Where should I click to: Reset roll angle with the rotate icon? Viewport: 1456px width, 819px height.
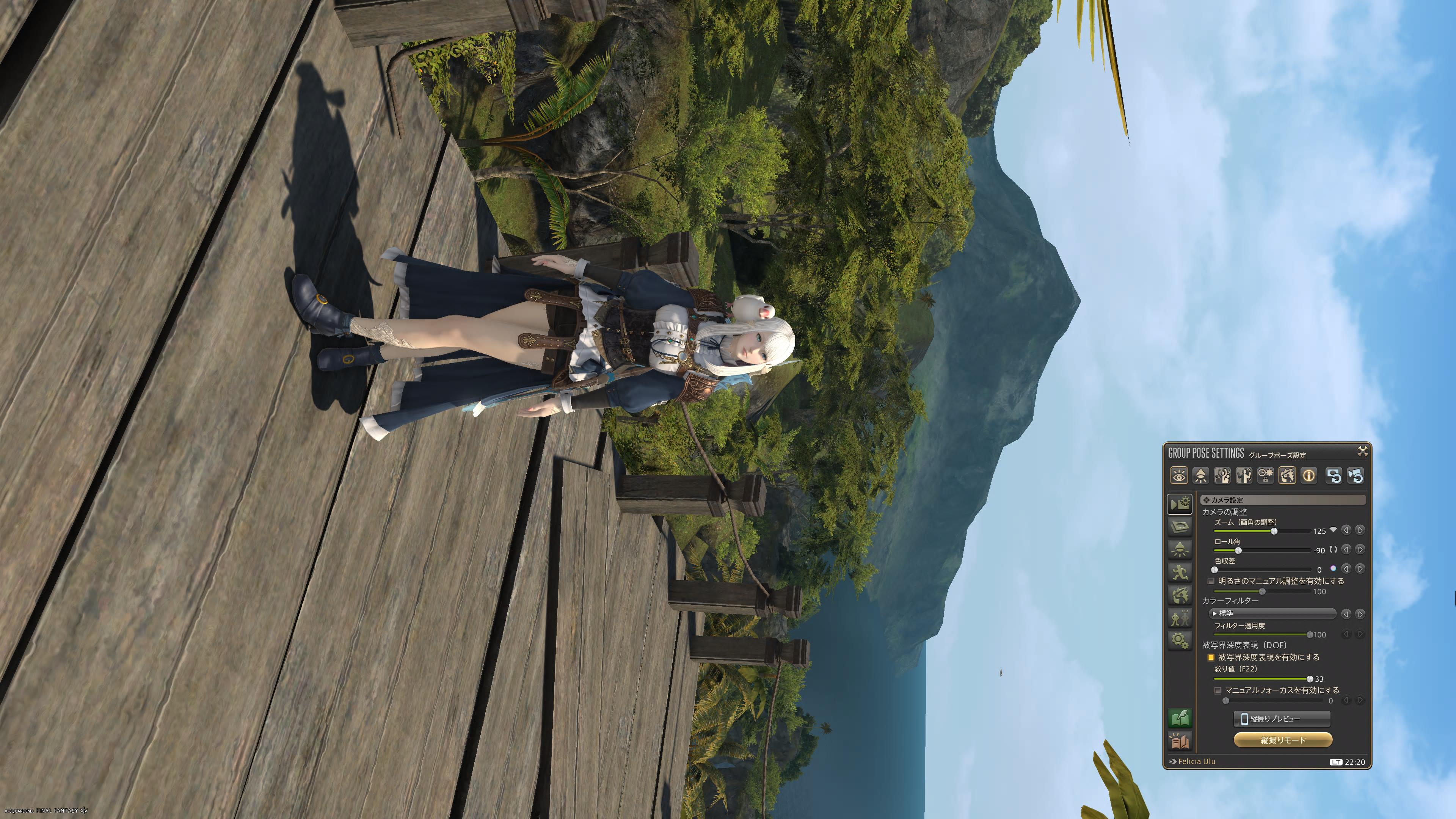click(x=1334, y=549)
